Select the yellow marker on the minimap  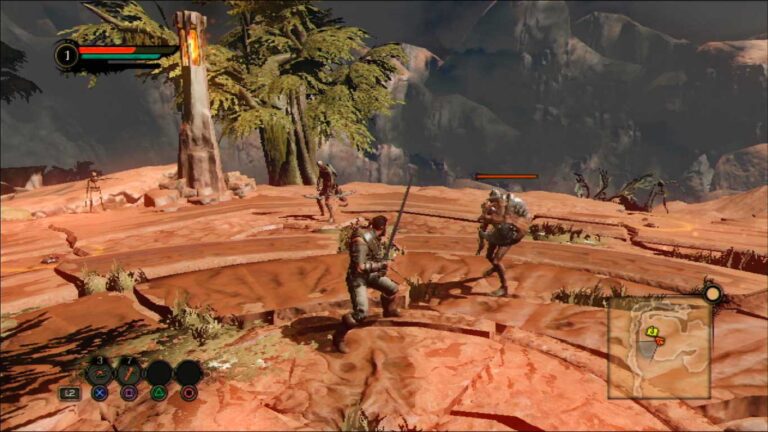click(x=651, y=331)
